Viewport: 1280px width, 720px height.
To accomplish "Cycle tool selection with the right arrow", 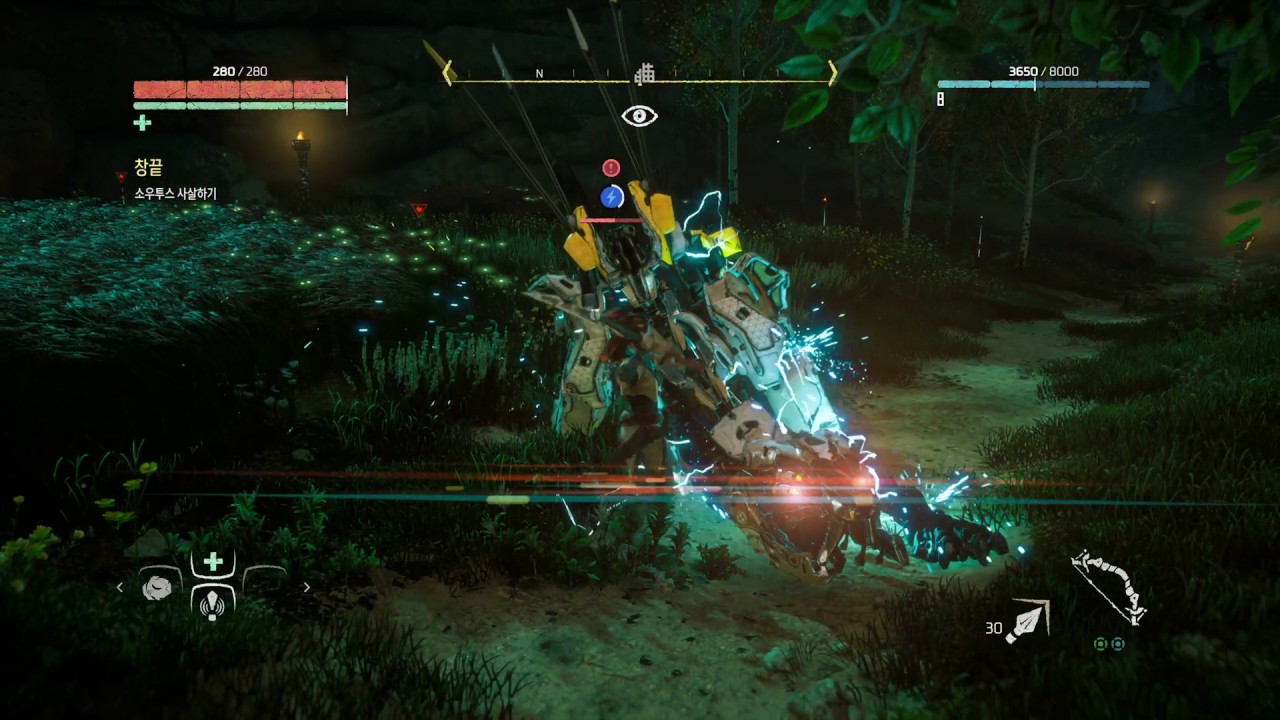I will [306, 588].
